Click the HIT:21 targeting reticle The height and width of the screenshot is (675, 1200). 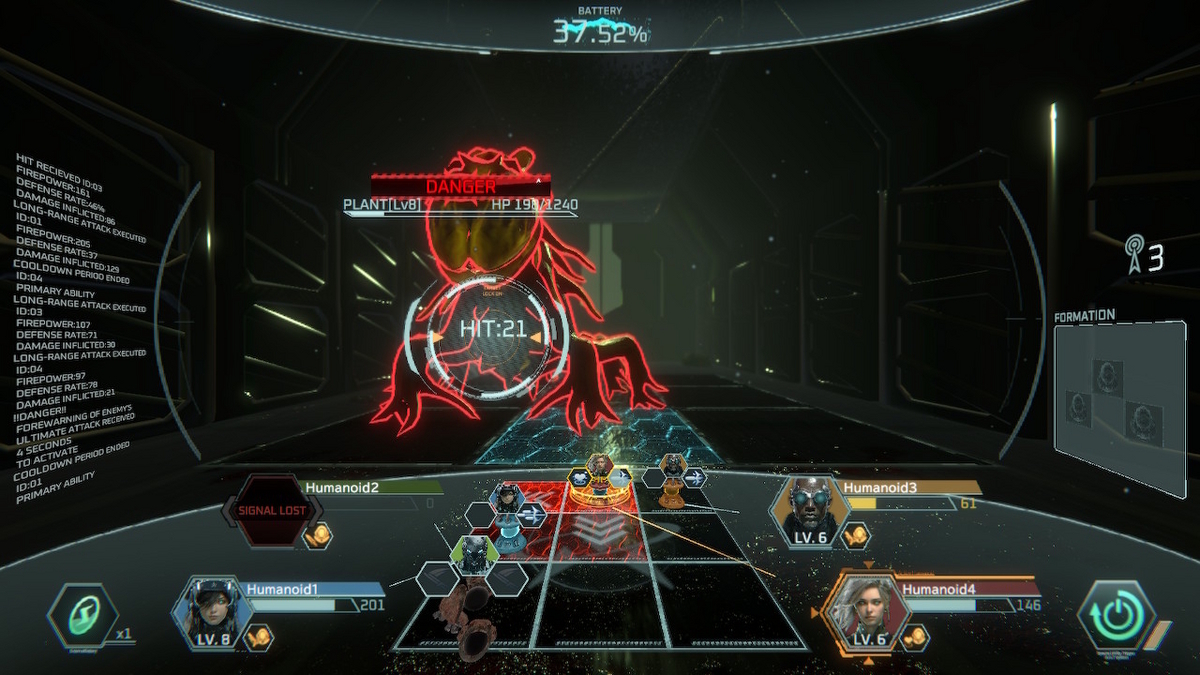point(492,330)
